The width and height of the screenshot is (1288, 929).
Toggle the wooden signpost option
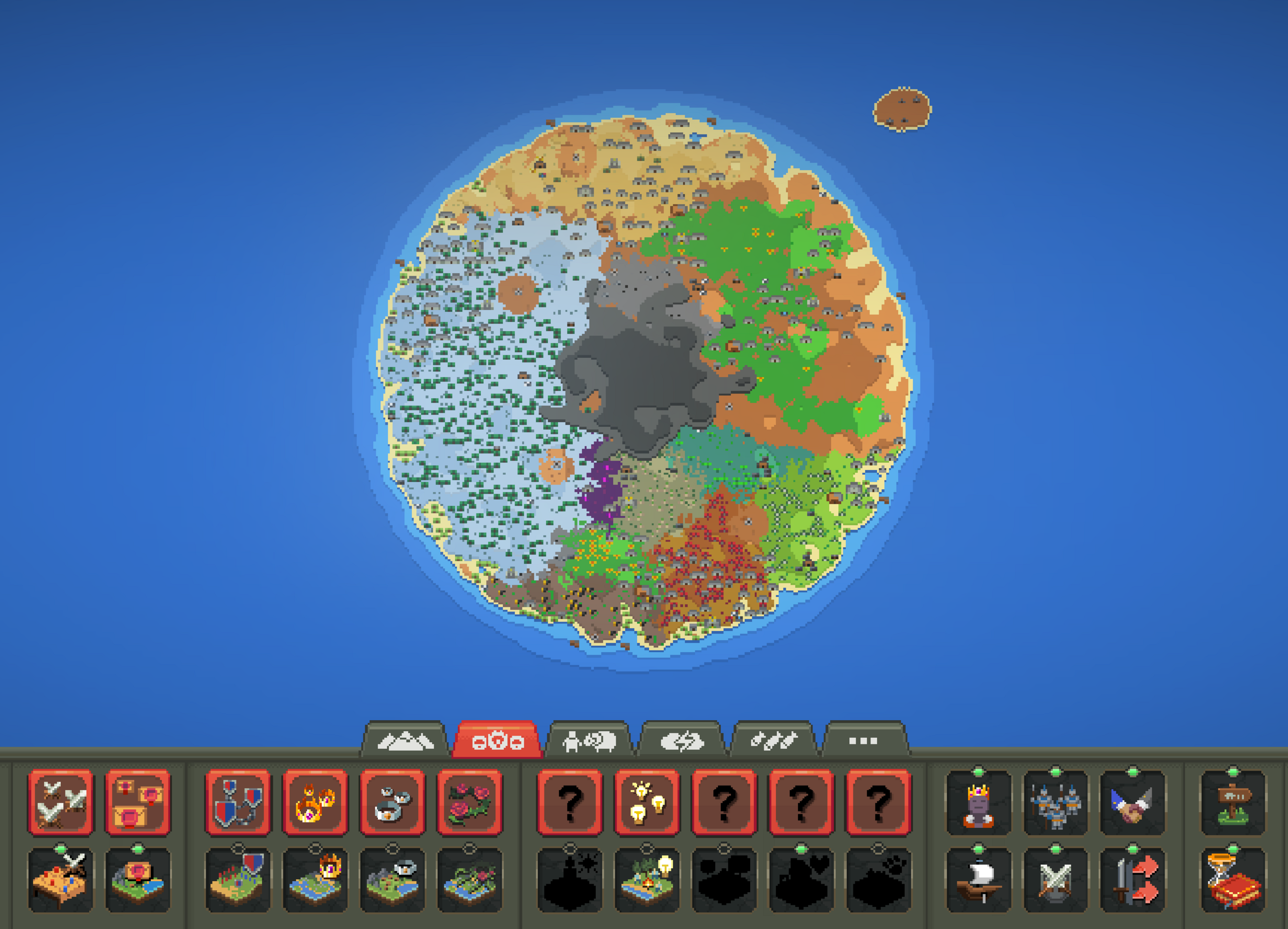pos(1233,803)
